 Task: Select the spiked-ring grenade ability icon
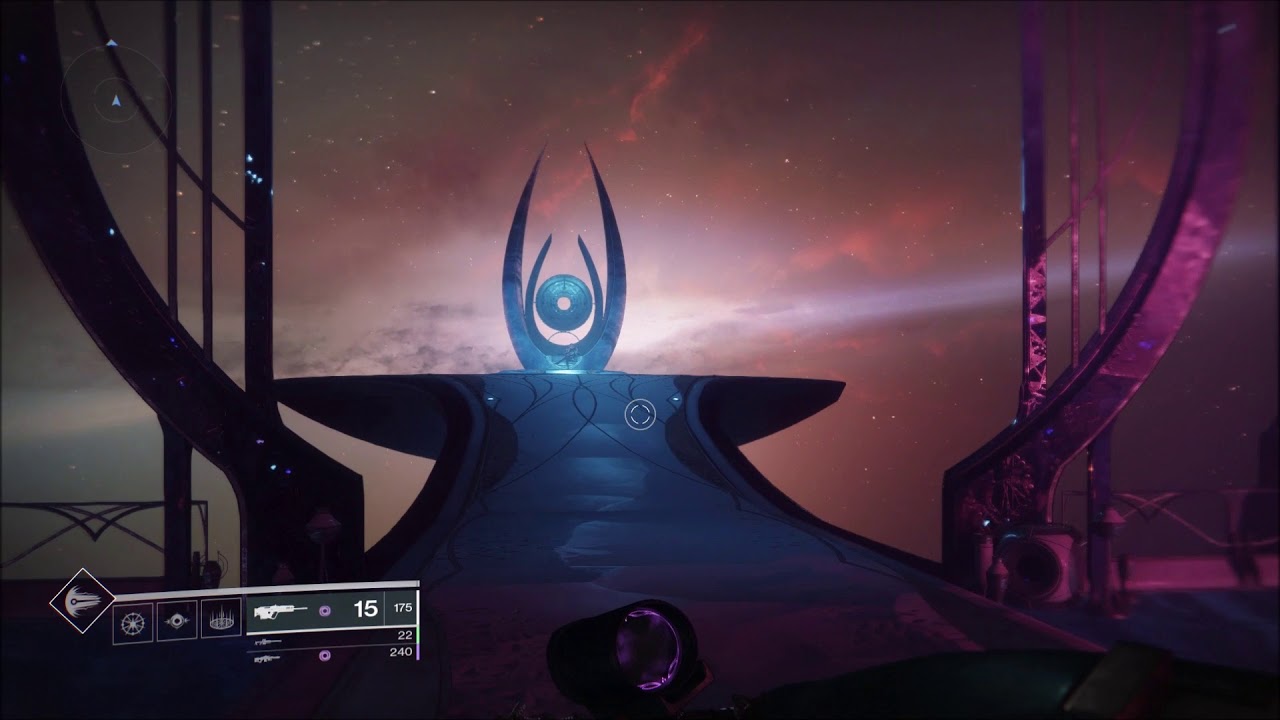132,621
